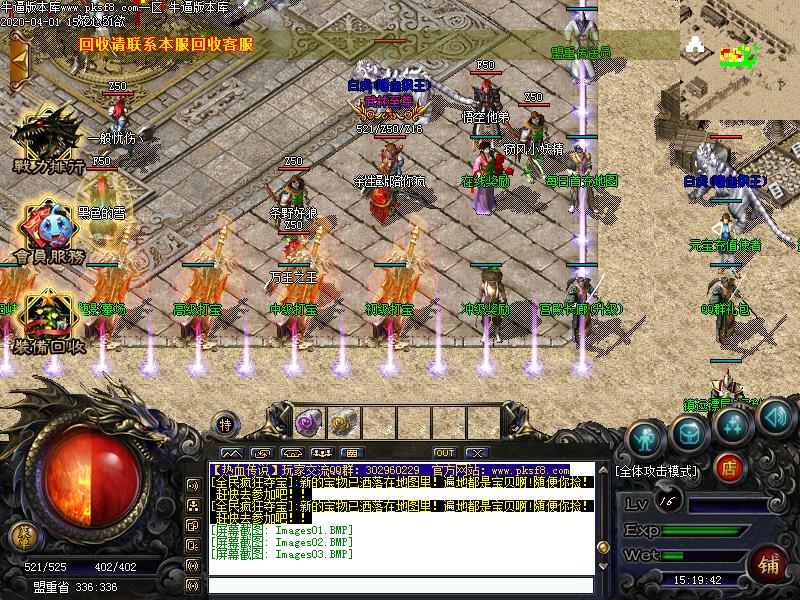Use the gold scroll in the second belt slot

click(x=343, y=421)
